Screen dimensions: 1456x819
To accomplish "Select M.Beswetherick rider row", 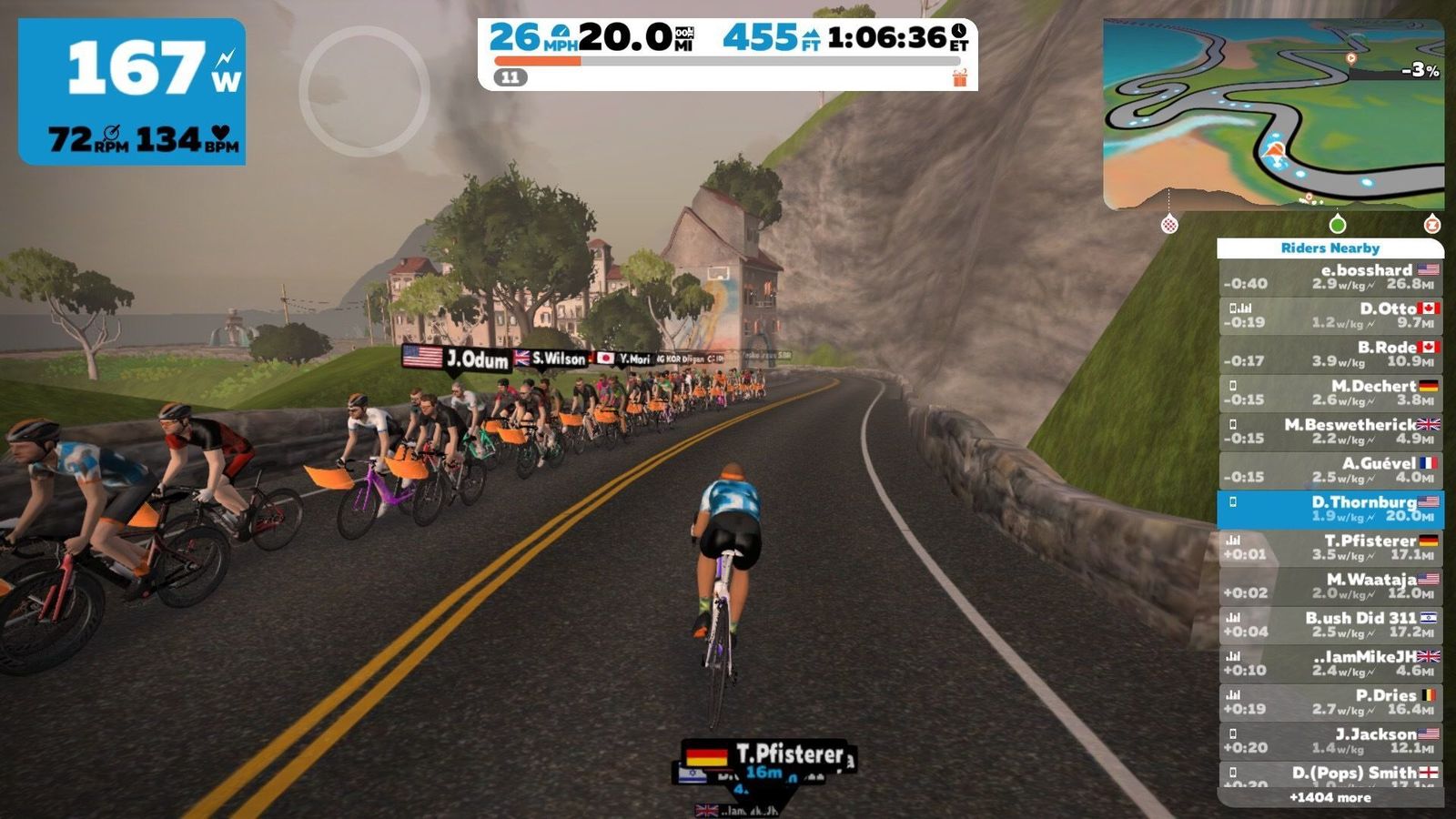I will coord(1330,431).
